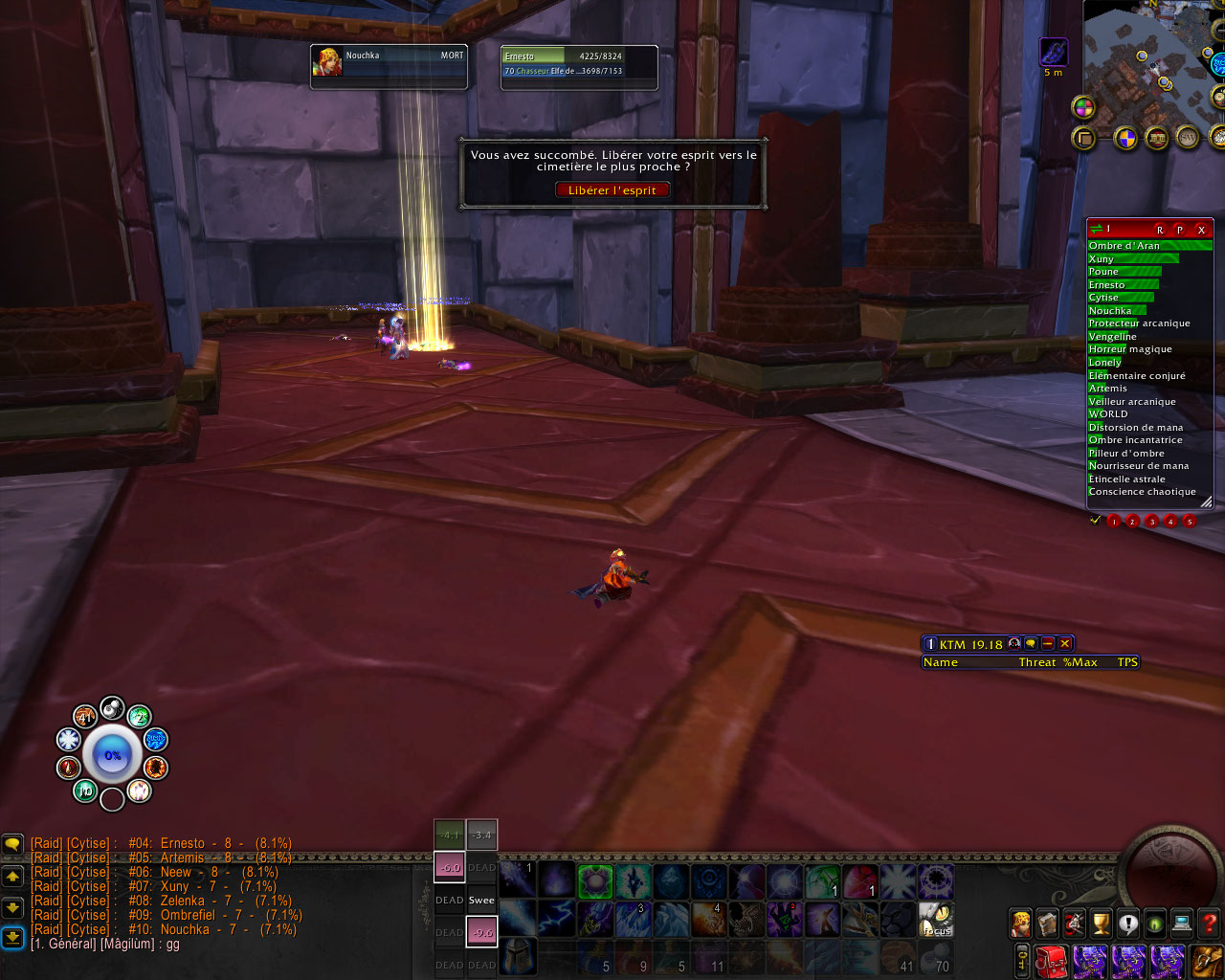Click the snowflake button on the circular addon
The height and width of the screenshot is (980, 1225).
pyautogui.click(x=68, y=739)
